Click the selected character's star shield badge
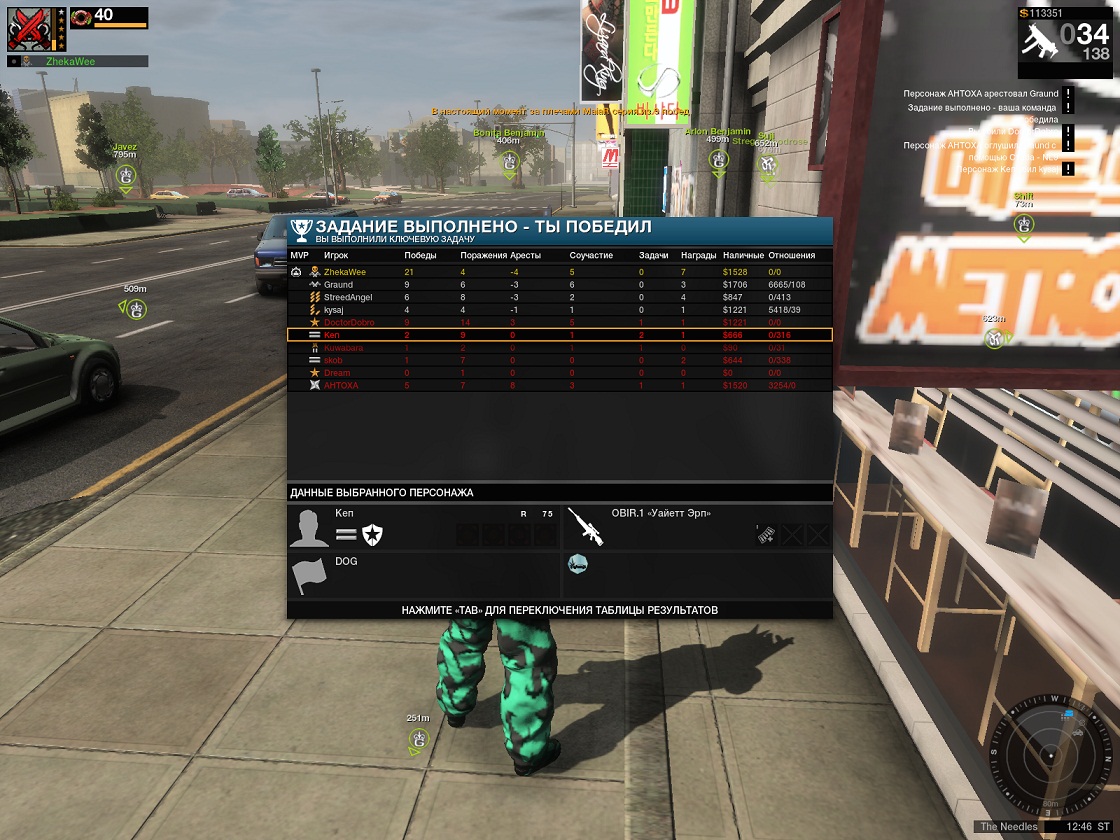 (372, 535)
